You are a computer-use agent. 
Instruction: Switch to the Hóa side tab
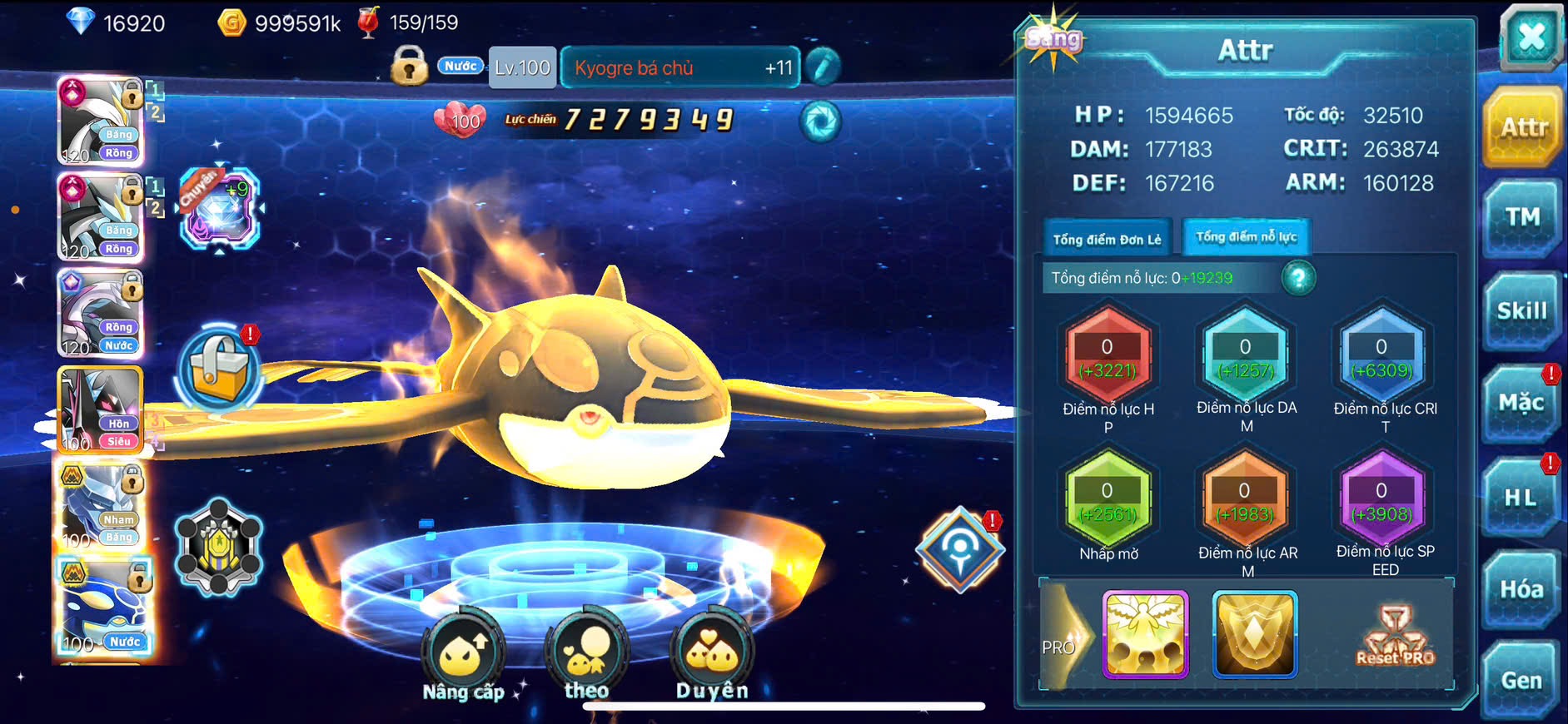point(1521,589)
